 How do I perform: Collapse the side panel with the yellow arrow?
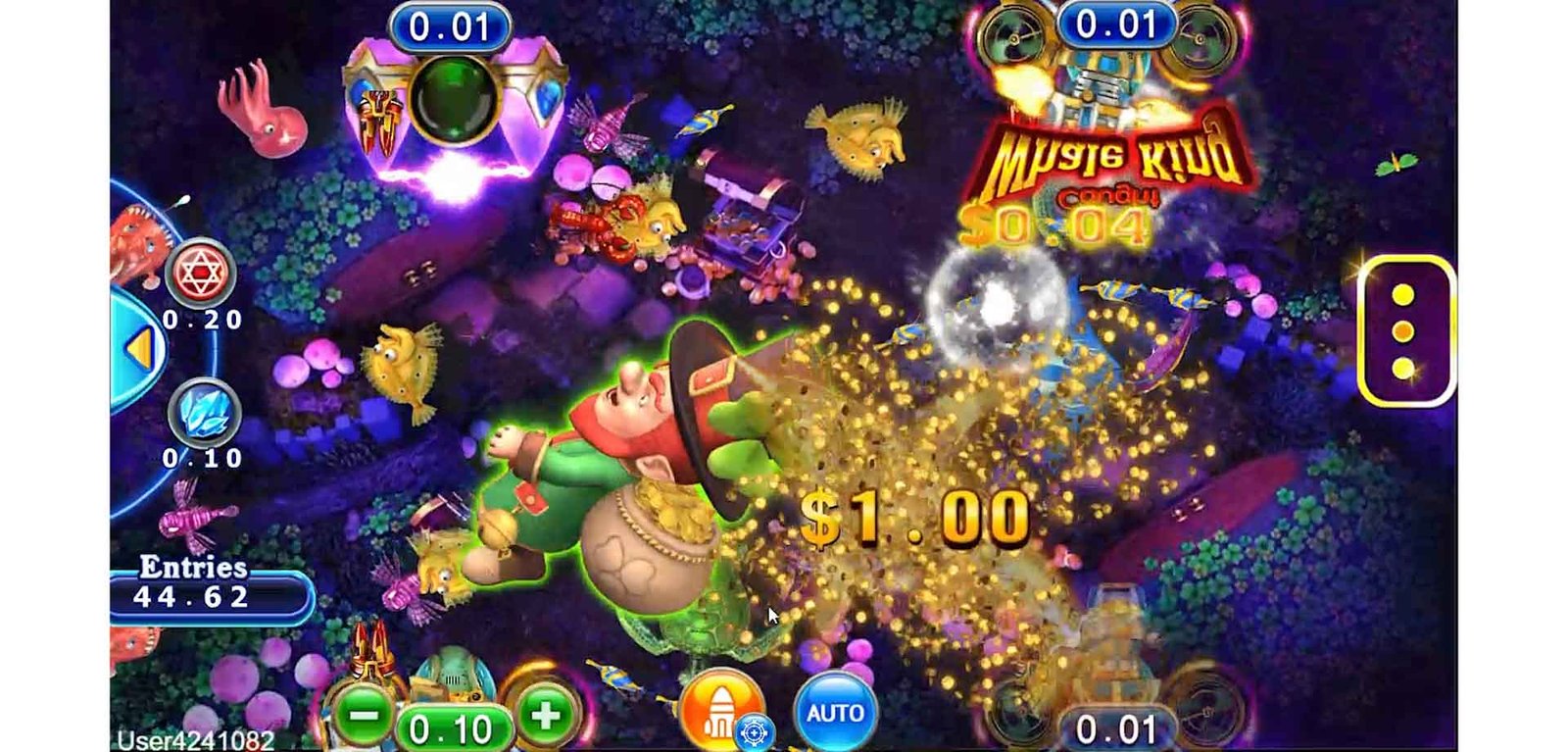point(139,349)
